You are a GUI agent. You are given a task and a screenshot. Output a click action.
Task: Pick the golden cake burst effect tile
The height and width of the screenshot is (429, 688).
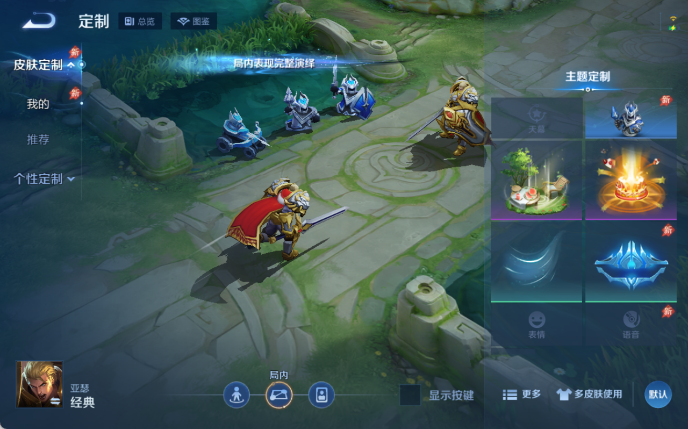pos(629,180)
